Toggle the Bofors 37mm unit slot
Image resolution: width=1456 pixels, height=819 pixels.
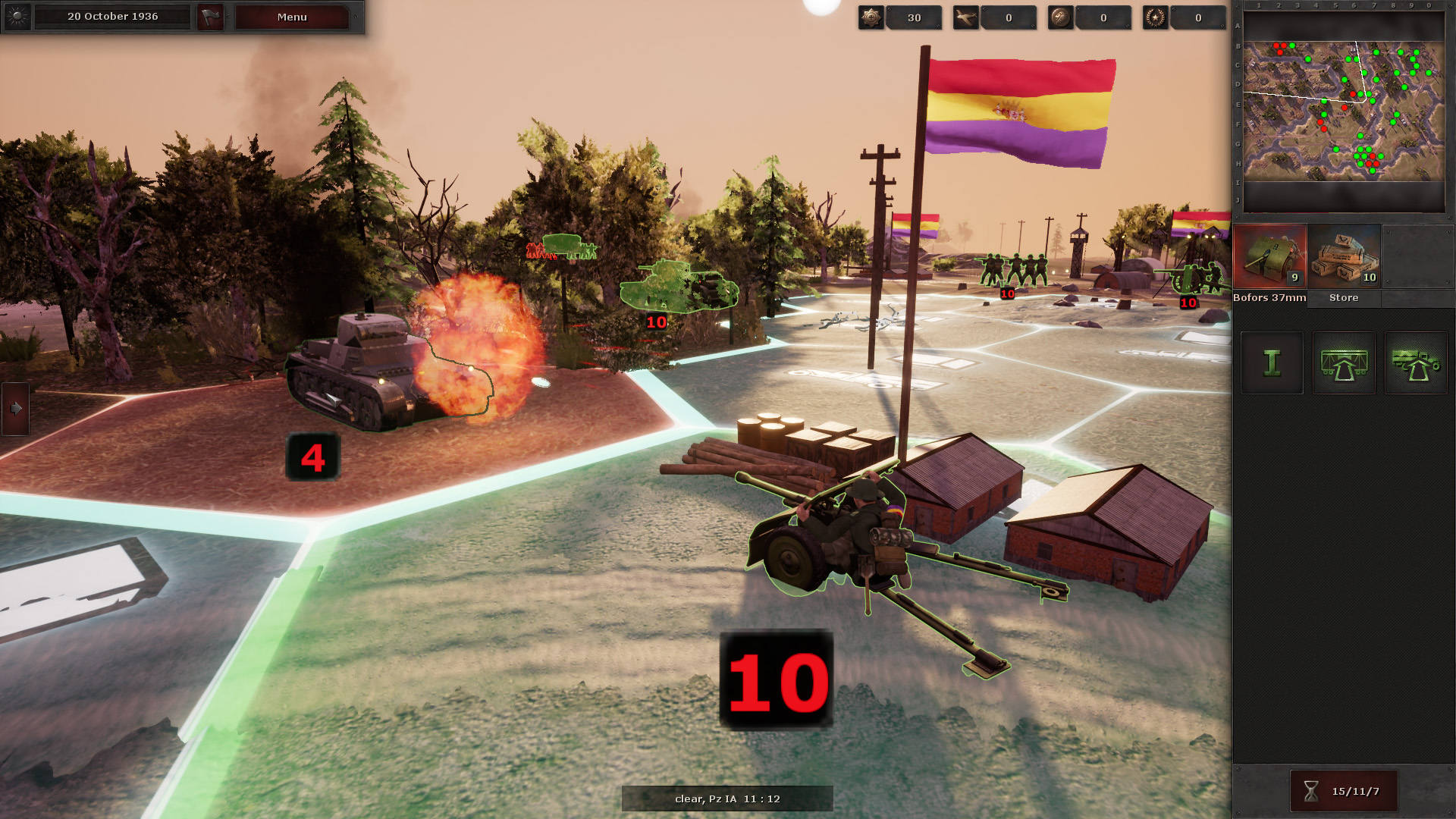pyautogui.click(x=1272, y=256)
